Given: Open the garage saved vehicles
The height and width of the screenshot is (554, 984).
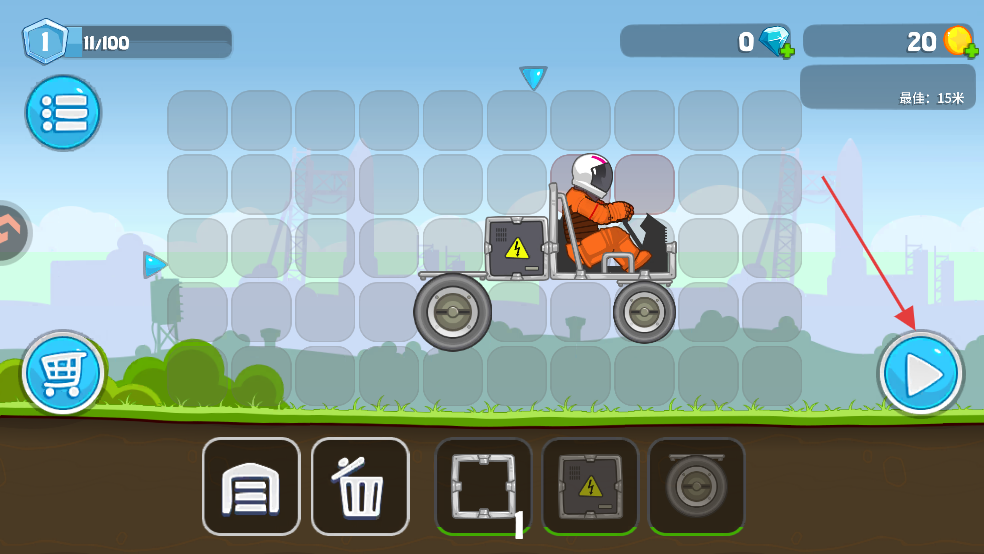Looking at the screenshot, I should coord(251,486).
